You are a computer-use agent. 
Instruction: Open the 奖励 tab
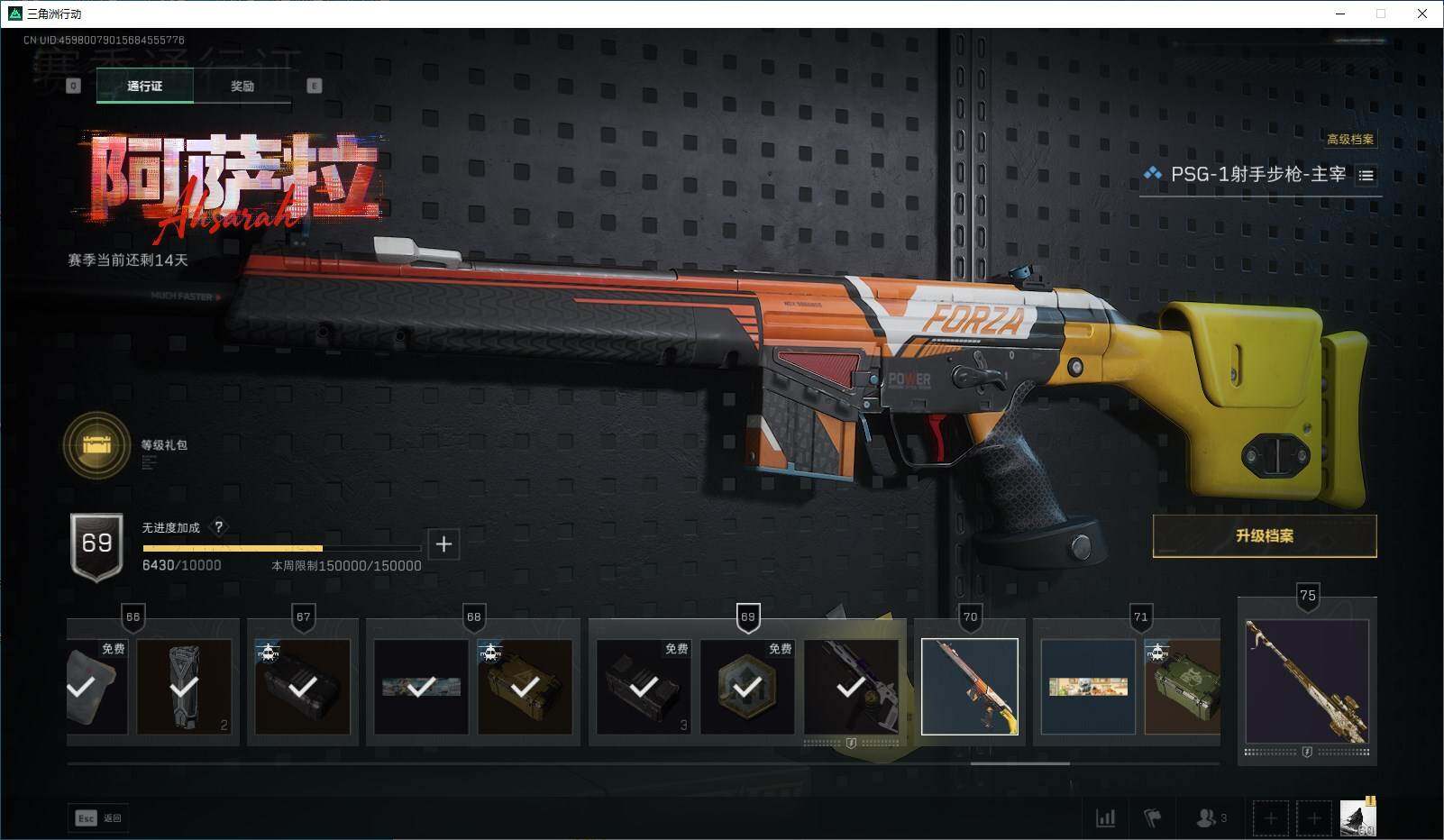(x=242, y=87)
